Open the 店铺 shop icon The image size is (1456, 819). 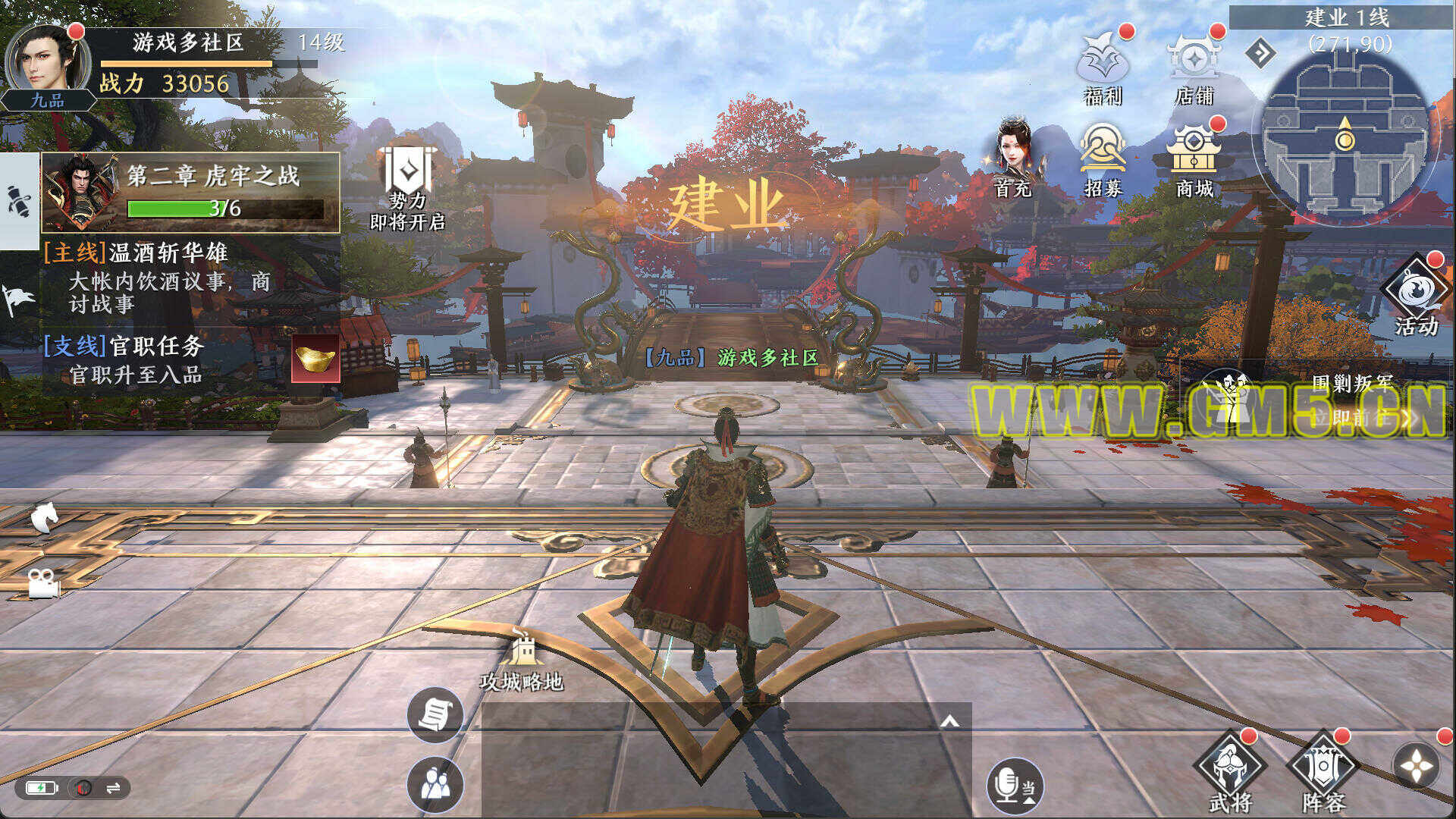click(x=1194, y=67)
